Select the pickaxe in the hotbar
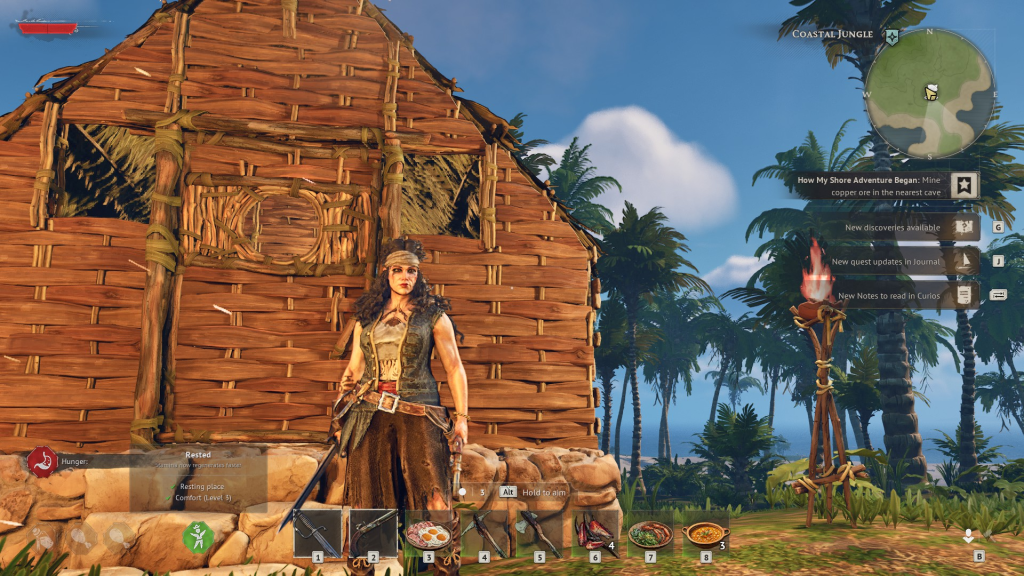Screen dimensions: 1024x576 click(484, 532)
